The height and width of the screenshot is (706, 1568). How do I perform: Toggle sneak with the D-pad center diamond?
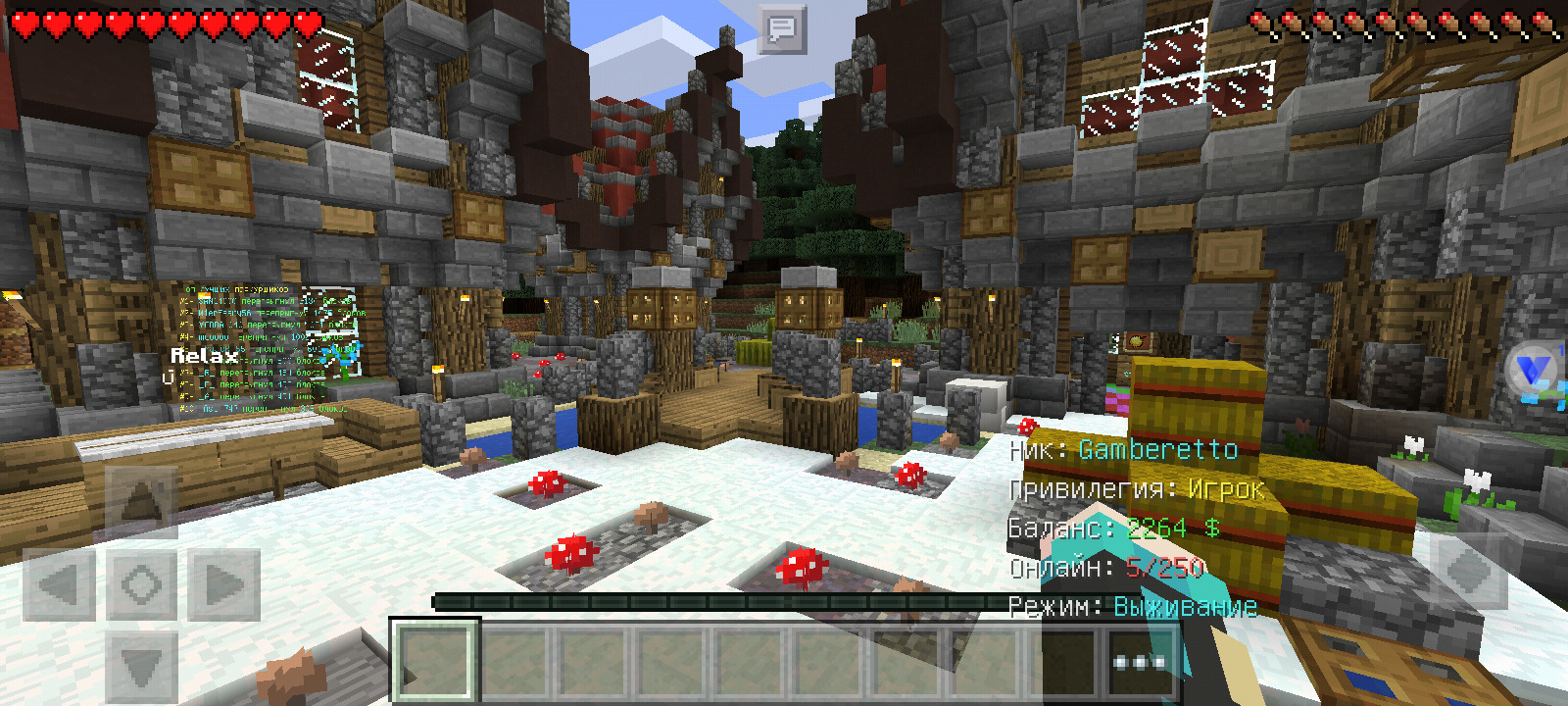pos(141,585)
